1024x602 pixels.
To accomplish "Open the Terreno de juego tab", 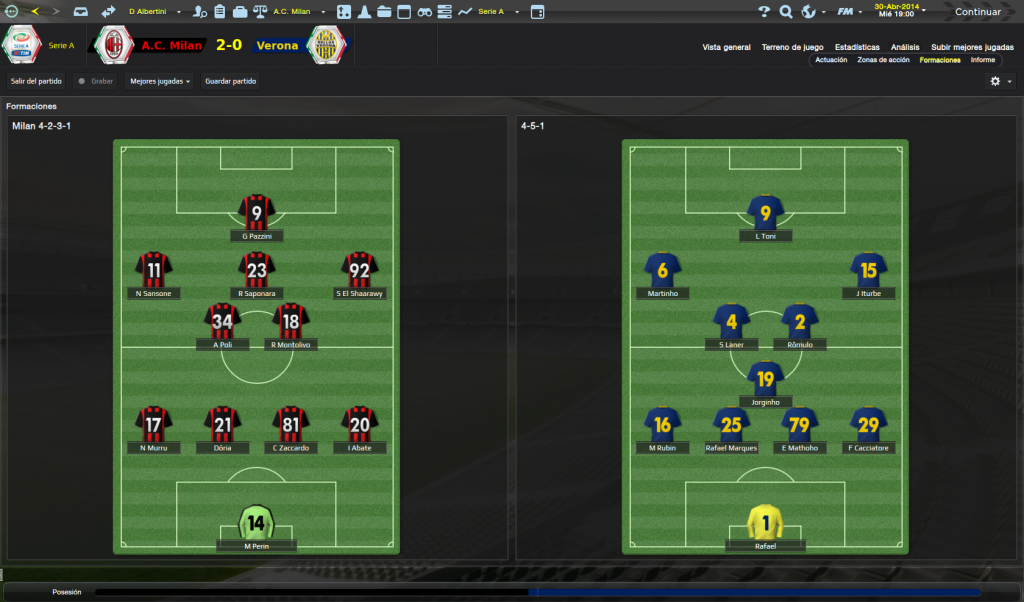I will click(792, 47).
